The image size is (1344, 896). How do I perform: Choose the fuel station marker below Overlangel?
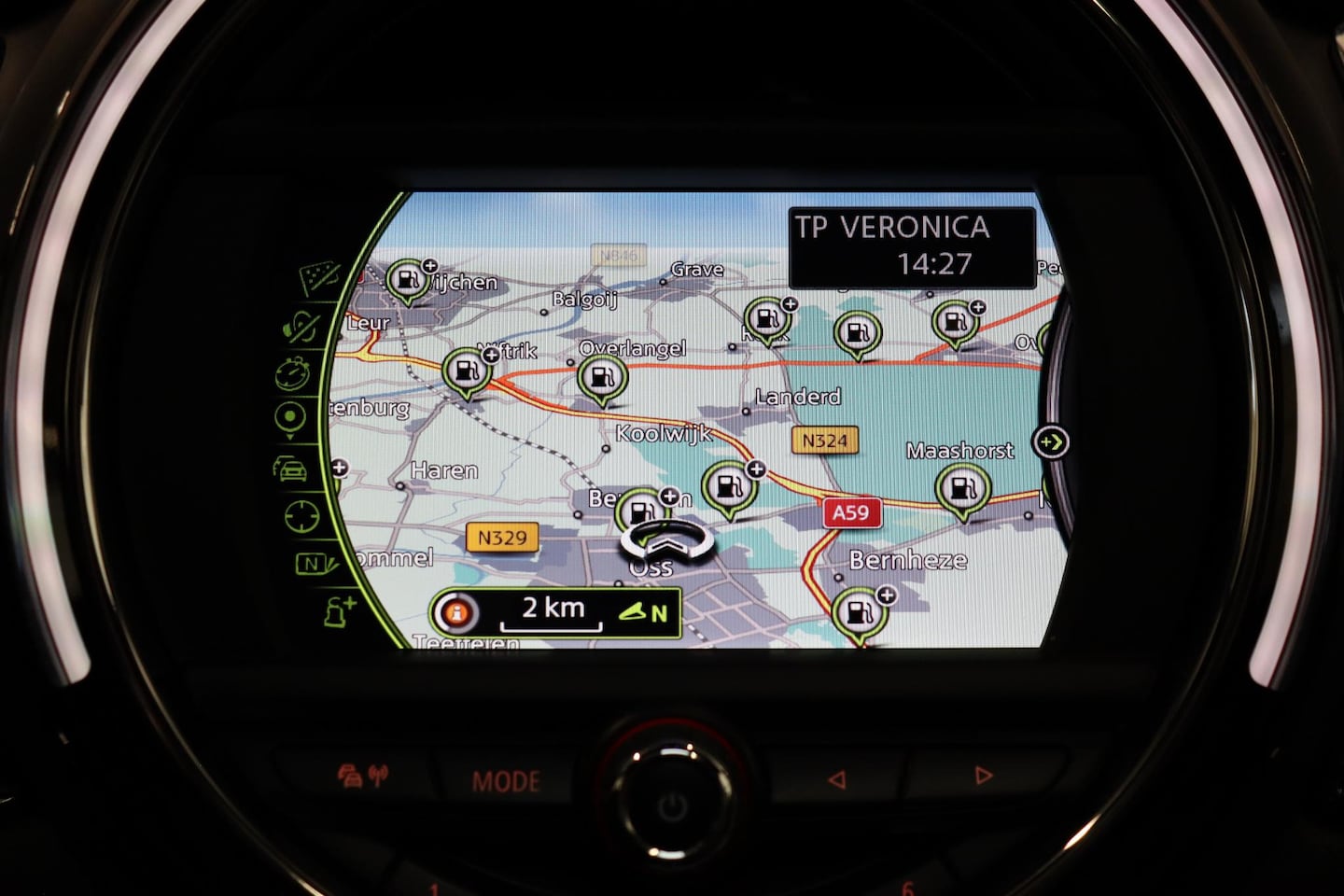(602, 379)
